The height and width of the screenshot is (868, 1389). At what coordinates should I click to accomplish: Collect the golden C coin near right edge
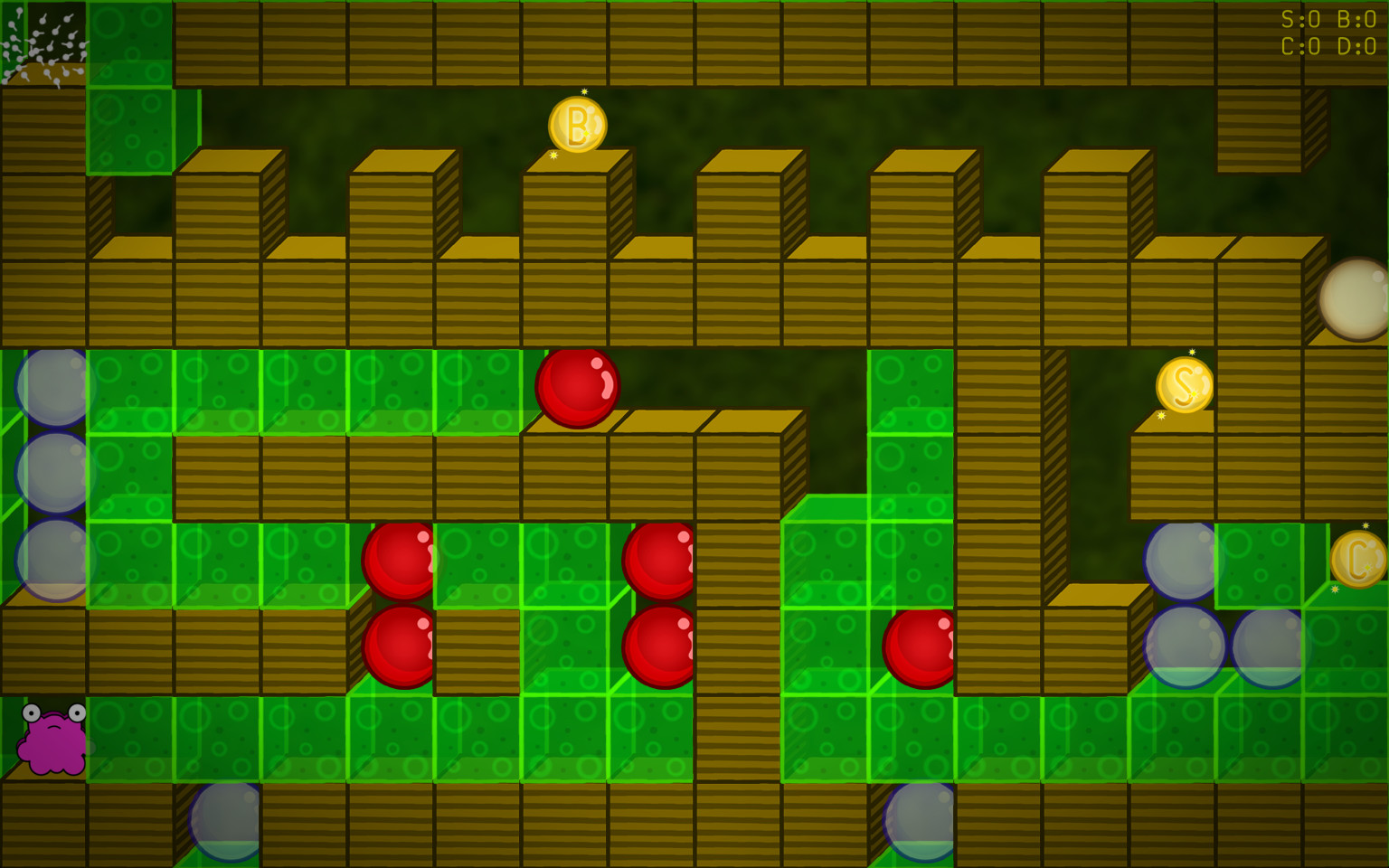[1358, 561]
